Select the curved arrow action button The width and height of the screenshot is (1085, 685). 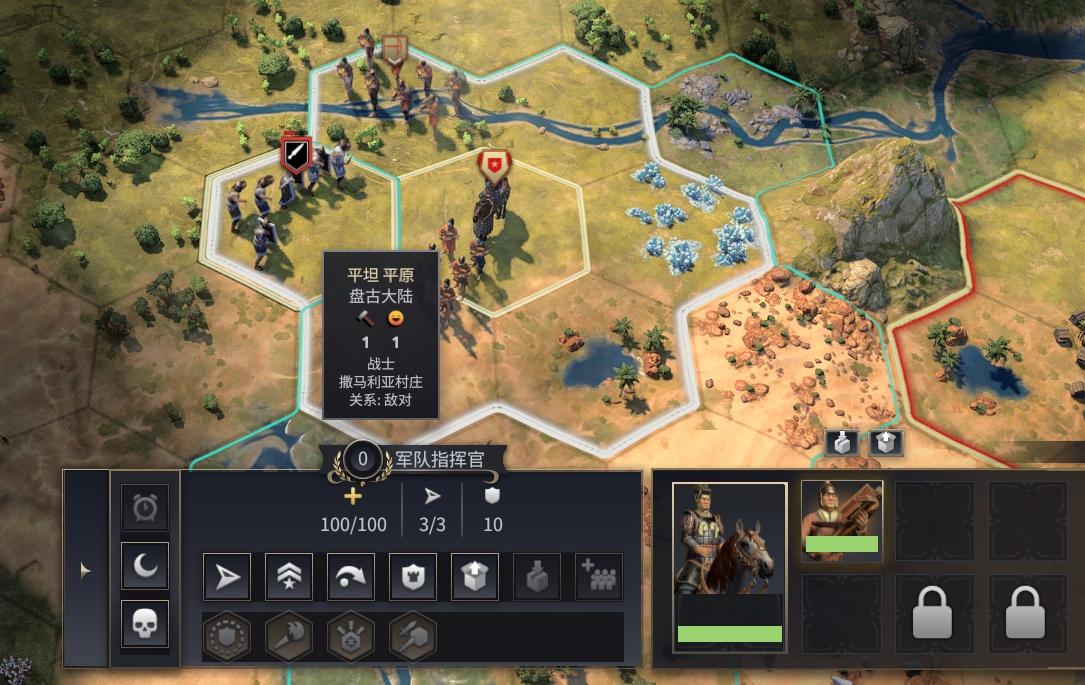pyautogui.click(x=351, y=576)
